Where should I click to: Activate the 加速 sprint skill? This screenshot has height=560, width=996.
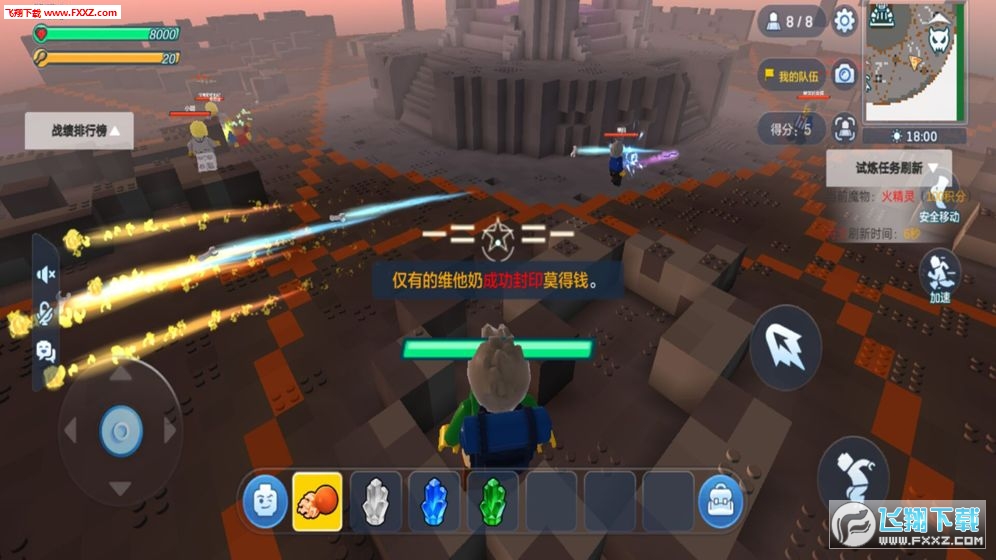pyautogui.click(x=939, y=274)
